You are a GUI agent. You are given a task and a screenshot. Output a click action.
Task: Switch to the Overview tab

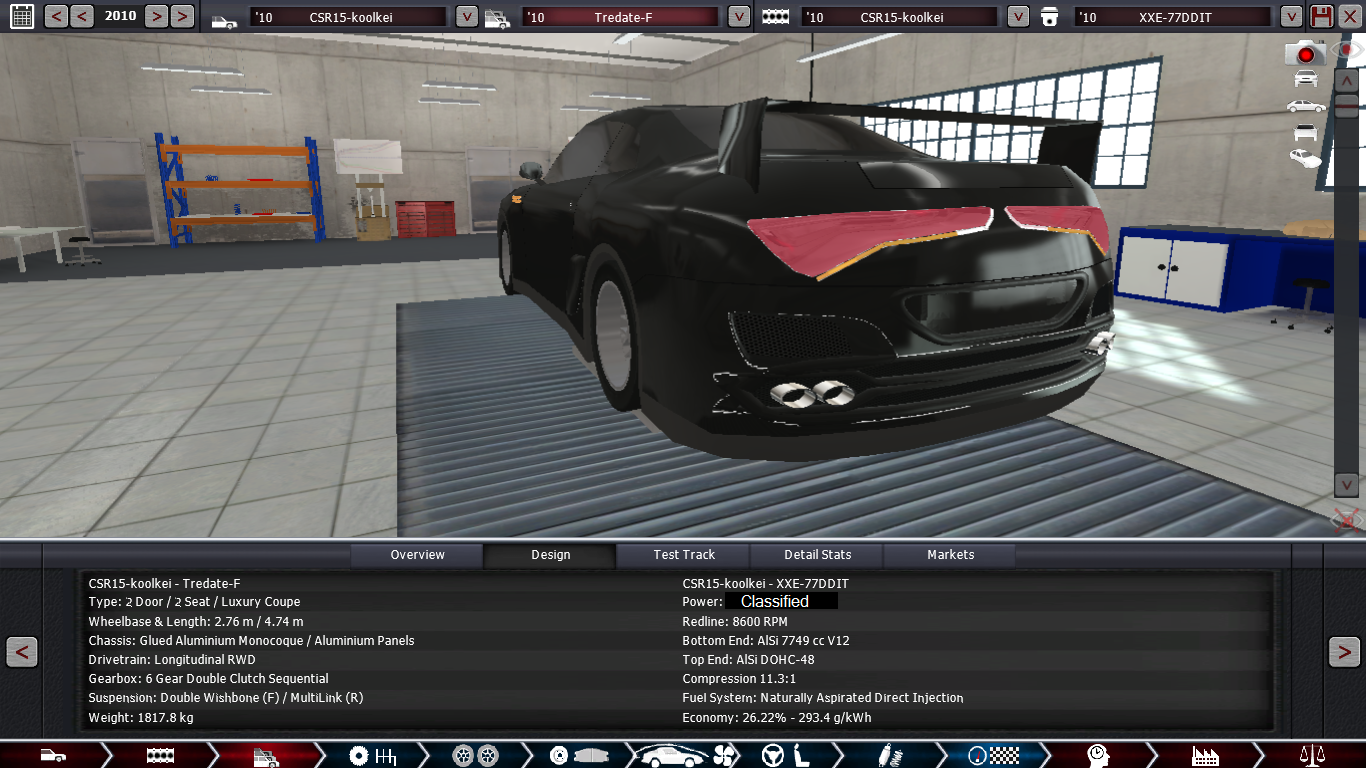click(x=417, y=555)
